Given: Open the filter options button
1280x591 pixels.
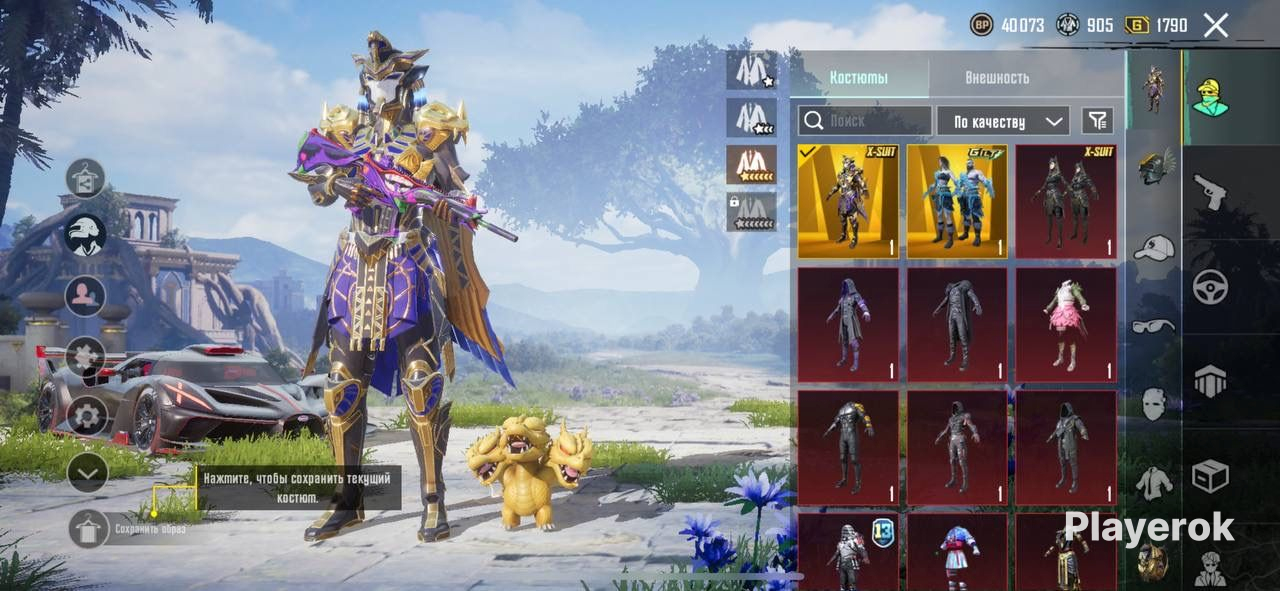Looking at the screenshot, I should coord(1097,121).
